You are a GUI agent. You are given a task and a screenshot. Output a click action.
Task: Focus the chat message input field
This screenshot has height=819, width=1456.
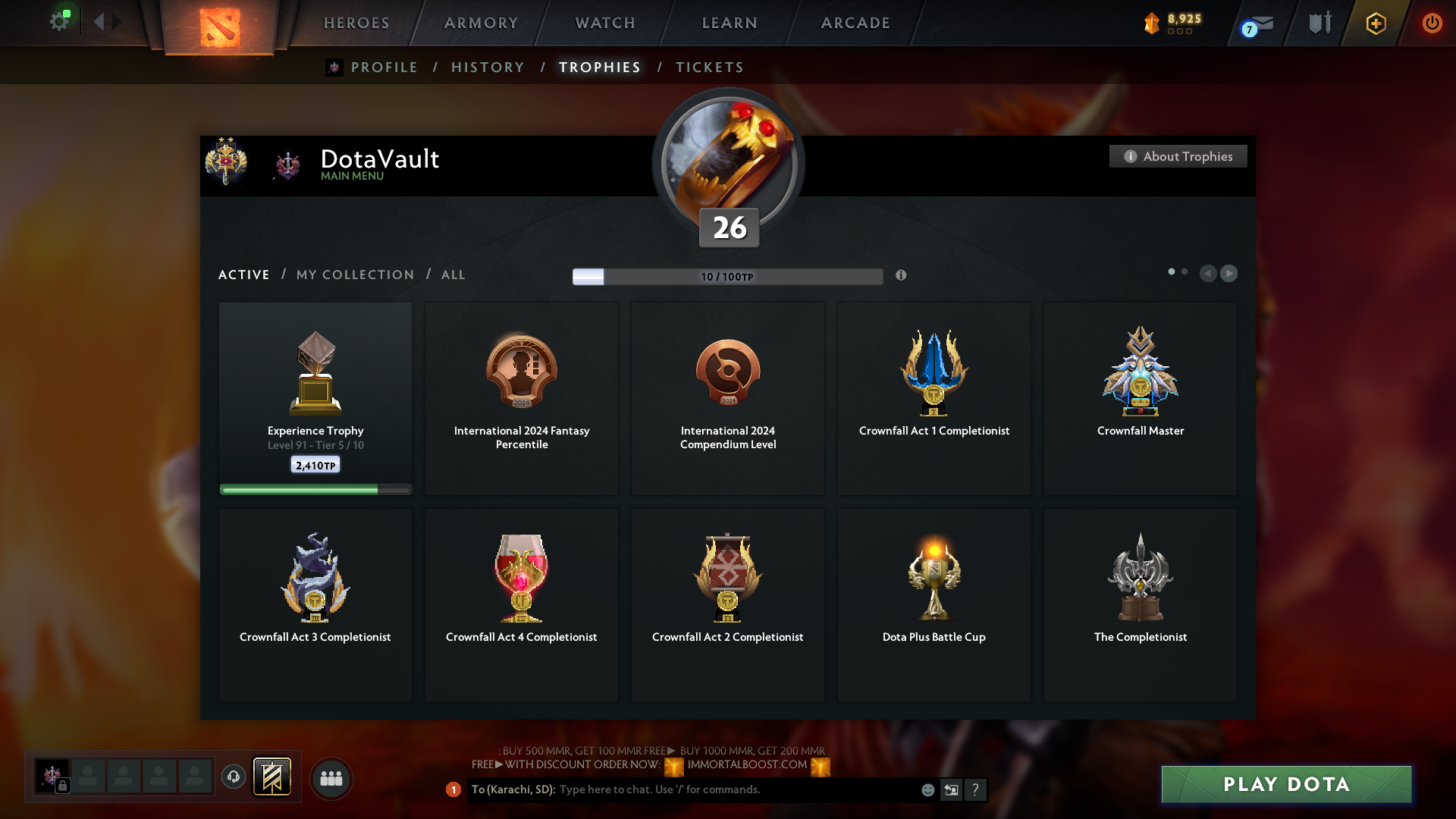[736, 789]
